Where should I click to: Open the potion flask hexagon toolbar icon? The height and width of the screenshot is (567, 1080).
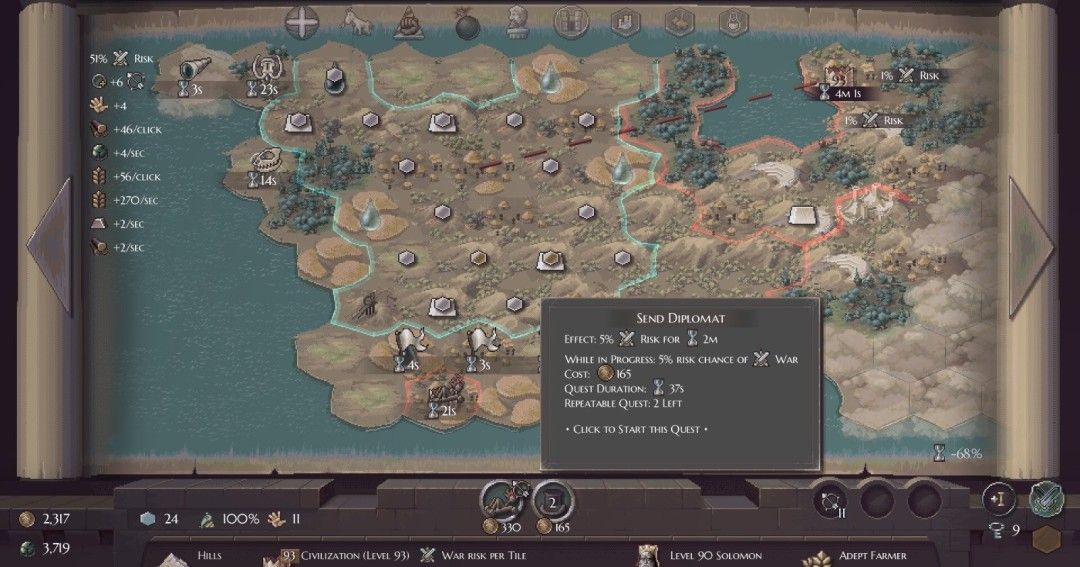point(733,20)
